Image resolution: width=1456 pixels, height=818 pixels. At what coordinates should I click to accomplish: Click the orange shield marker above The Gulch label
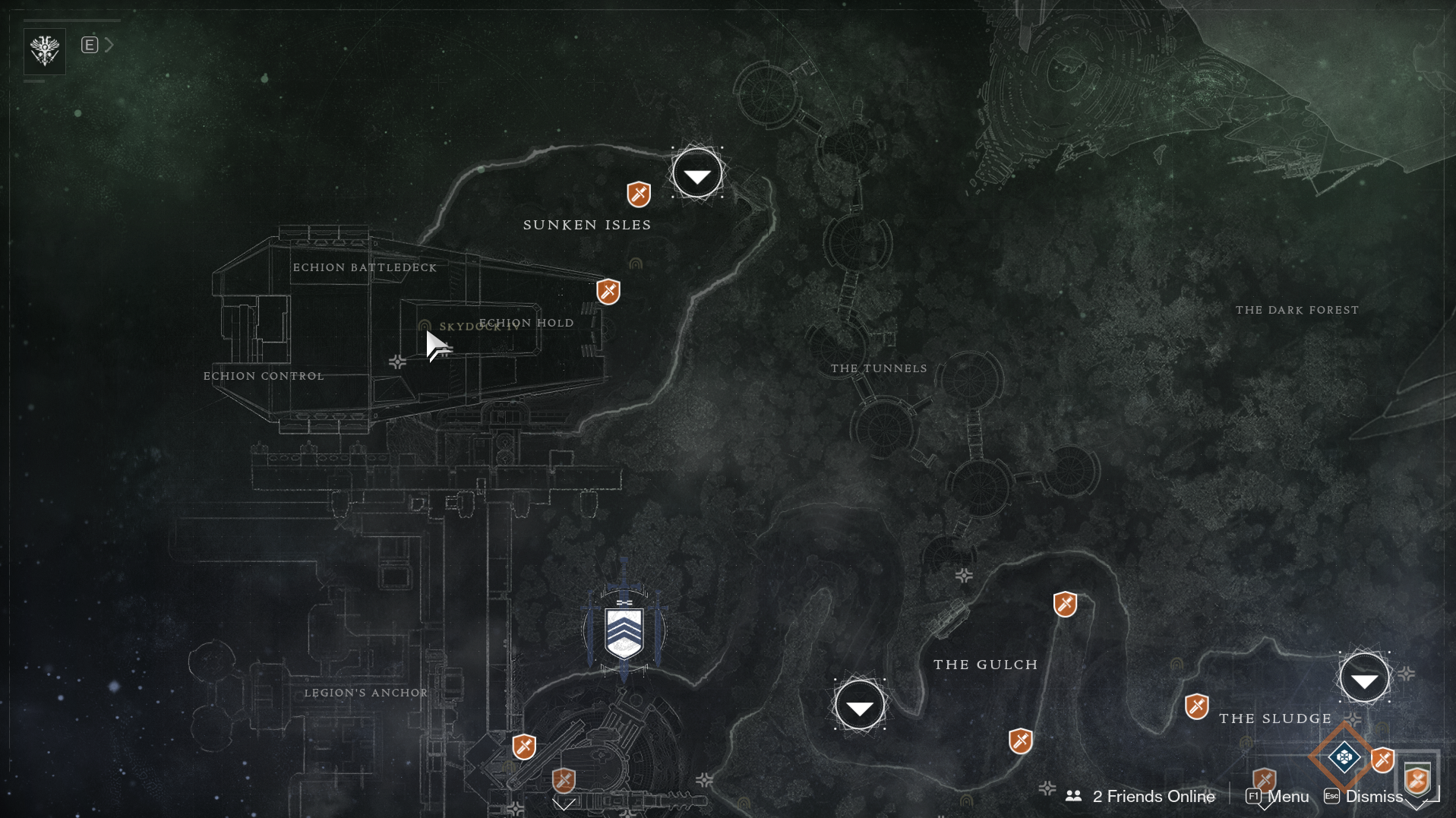tap(1065, 605)
